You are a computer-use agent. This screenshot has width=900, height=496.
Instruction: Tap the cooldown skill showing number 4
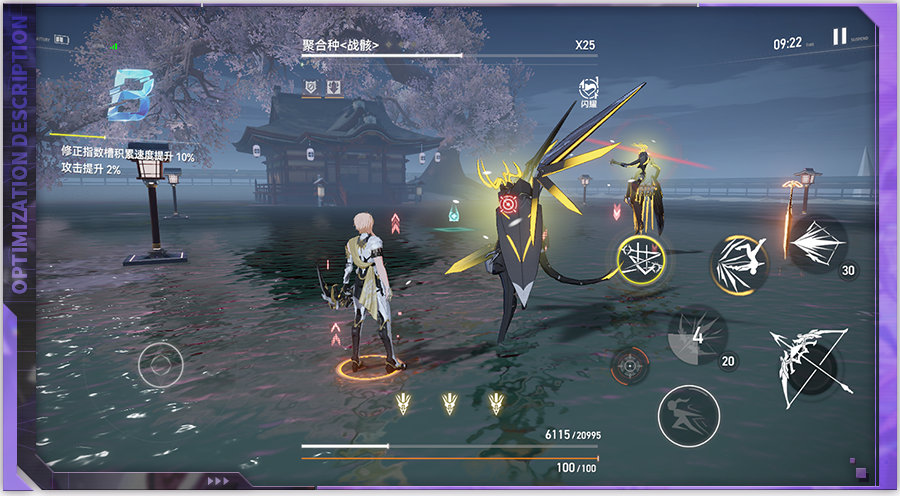(698, 336)
